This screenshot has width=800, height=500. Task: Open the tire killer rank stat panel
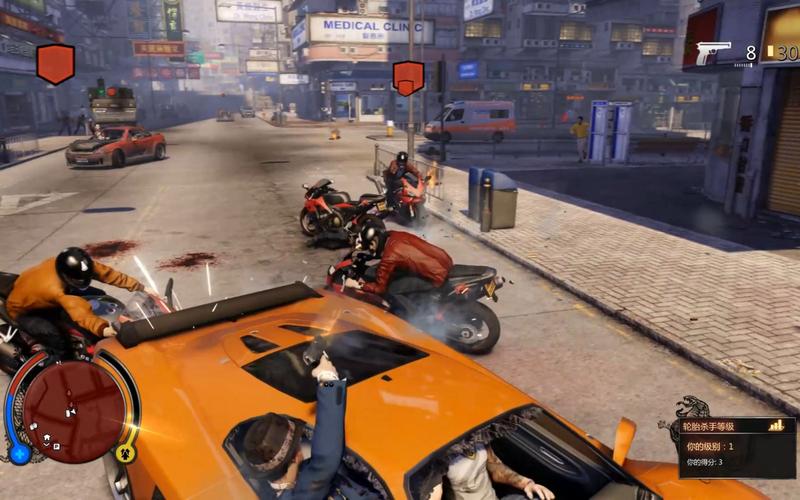click(736, 447)
